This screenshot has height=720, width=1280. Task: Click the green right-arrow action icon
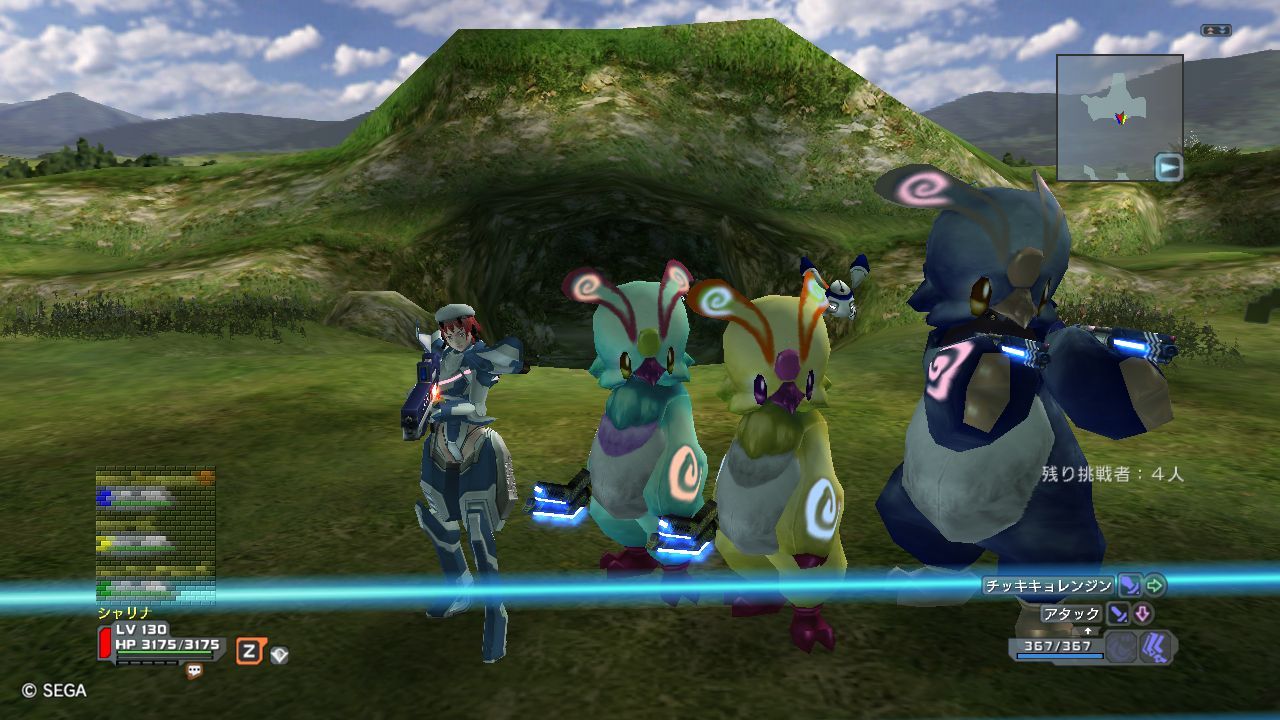tap(1155, 586)
